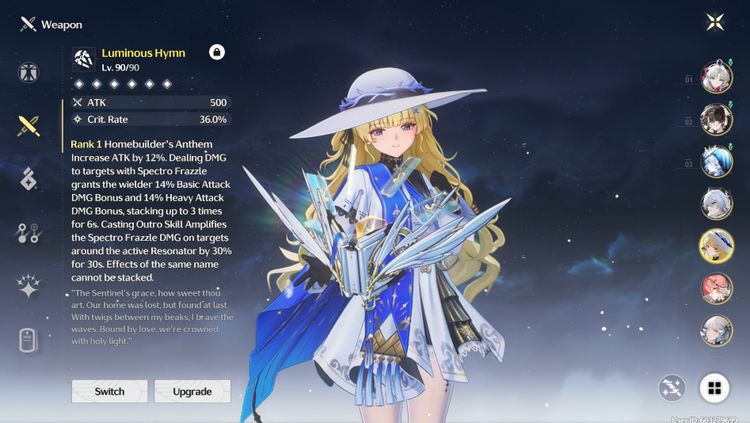Show the bottom capsule-shaped sidebar tab
This screenshot has height=423, width=750.
click(x=28, y=340)
